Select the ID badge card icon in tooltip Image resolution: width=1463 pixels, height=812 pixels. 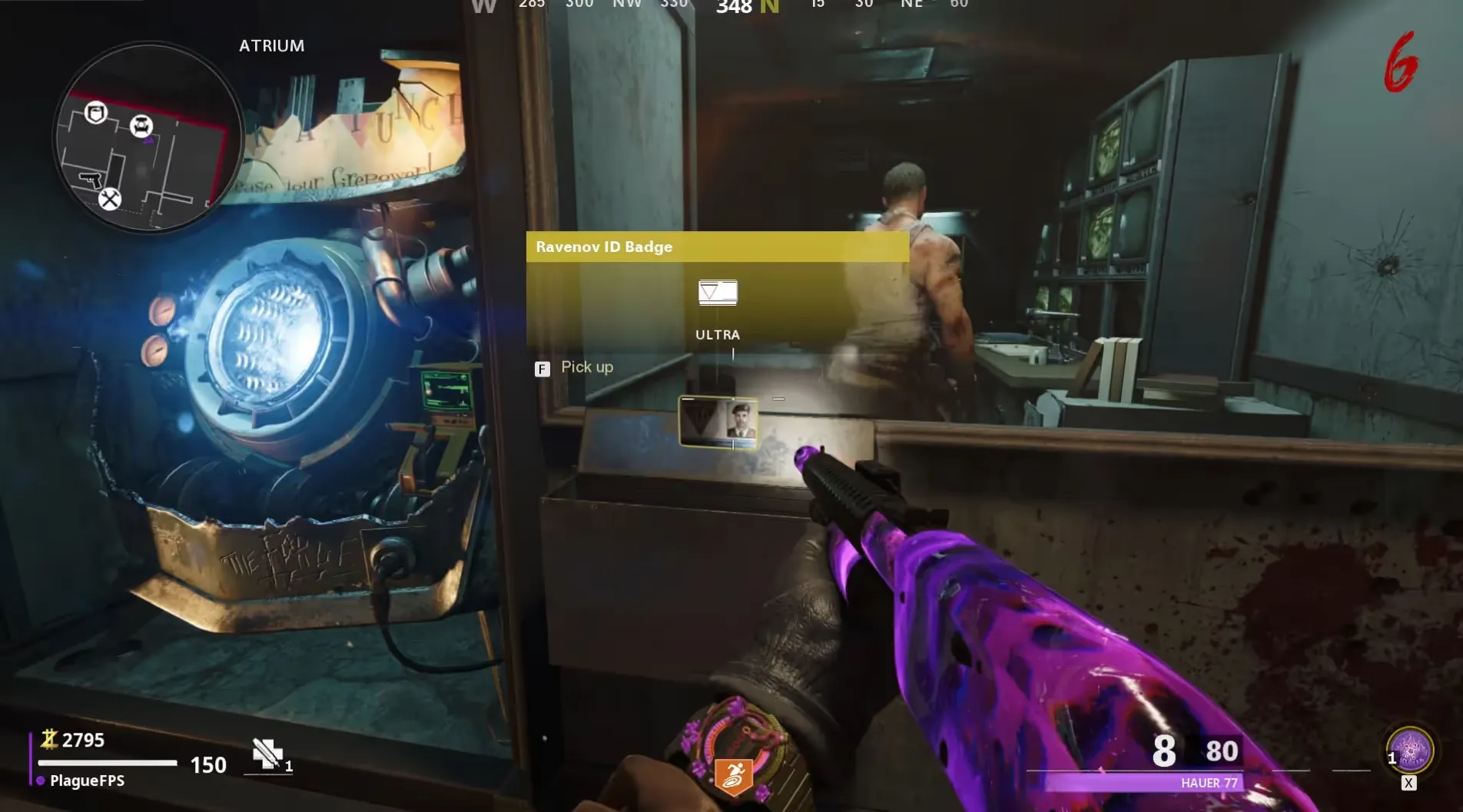point(718,293)
